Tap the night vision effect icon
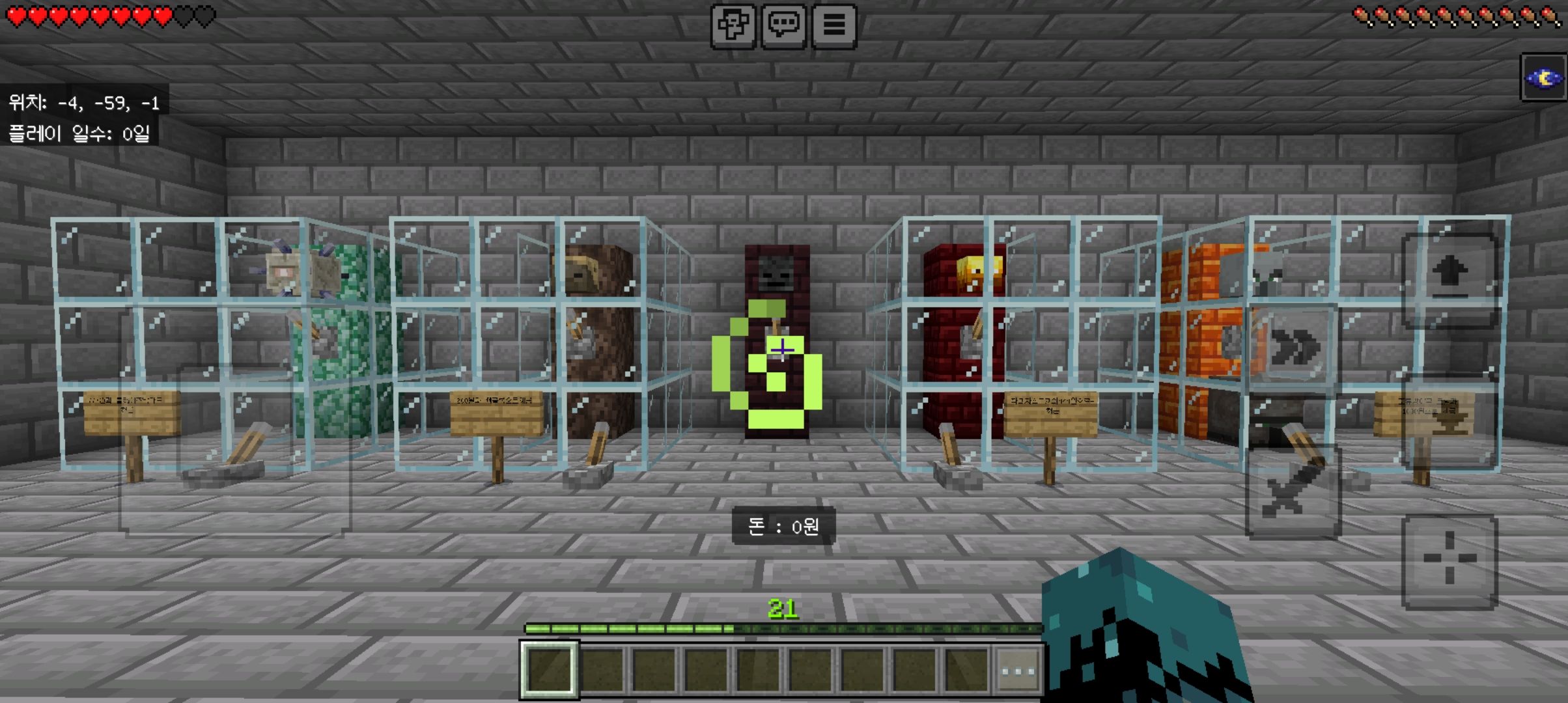1568x703 pixels. point(1543,78)
